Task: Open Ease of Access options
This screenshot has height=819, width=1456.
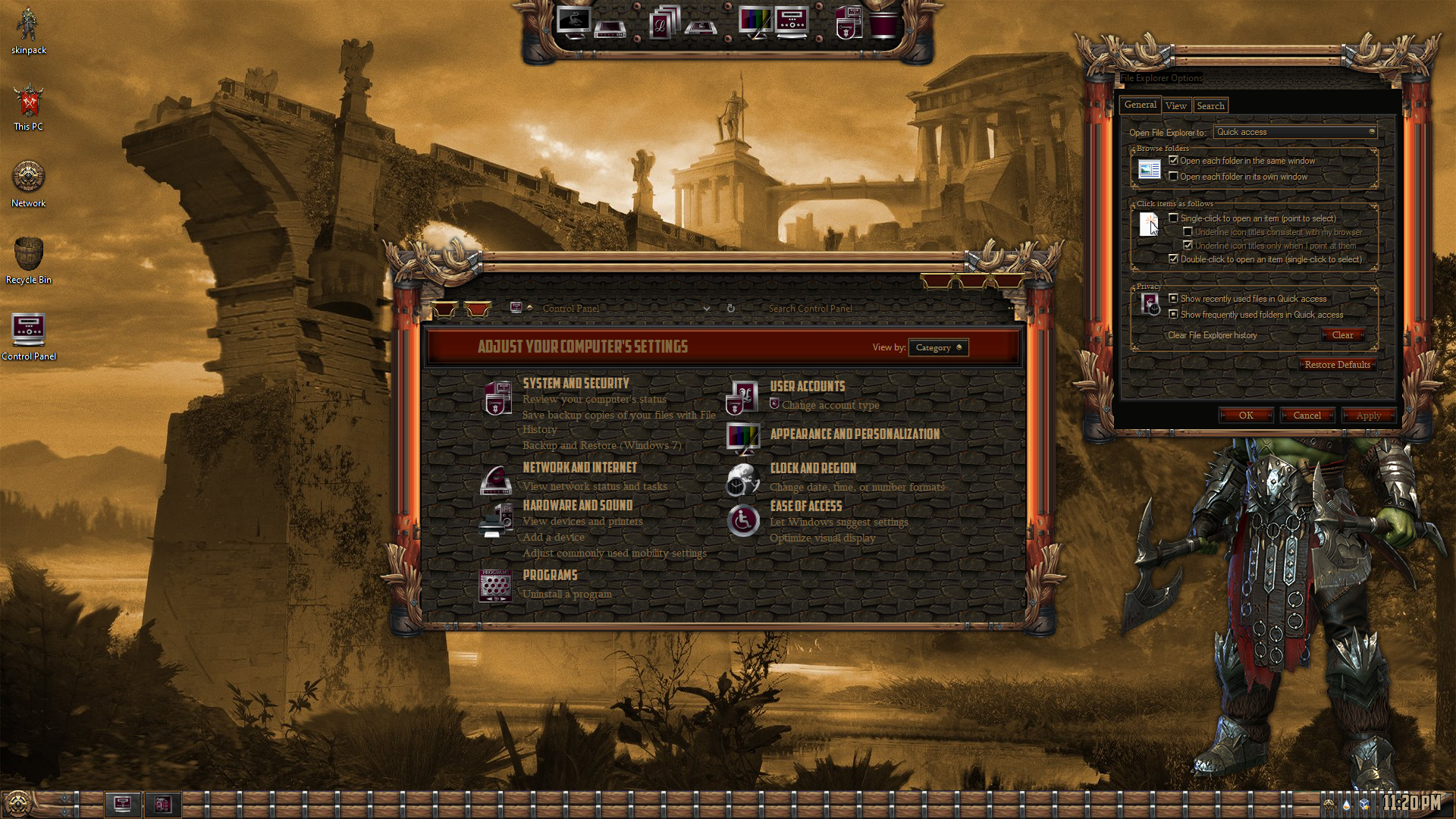Action: (806, 506)
